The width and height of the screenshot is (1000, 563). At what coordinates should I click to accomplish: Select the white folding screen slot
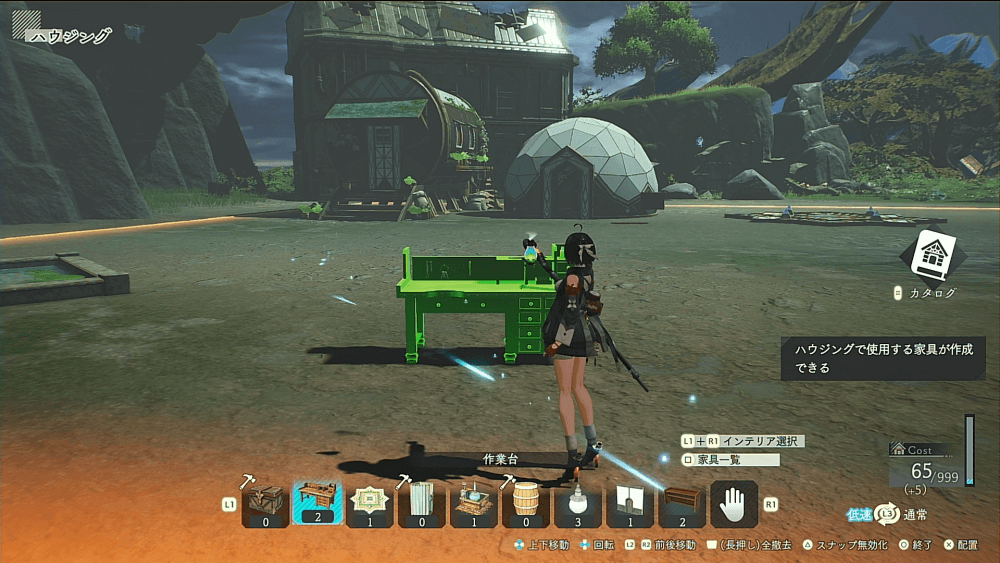pyautogui.click(x=421, y=503)
